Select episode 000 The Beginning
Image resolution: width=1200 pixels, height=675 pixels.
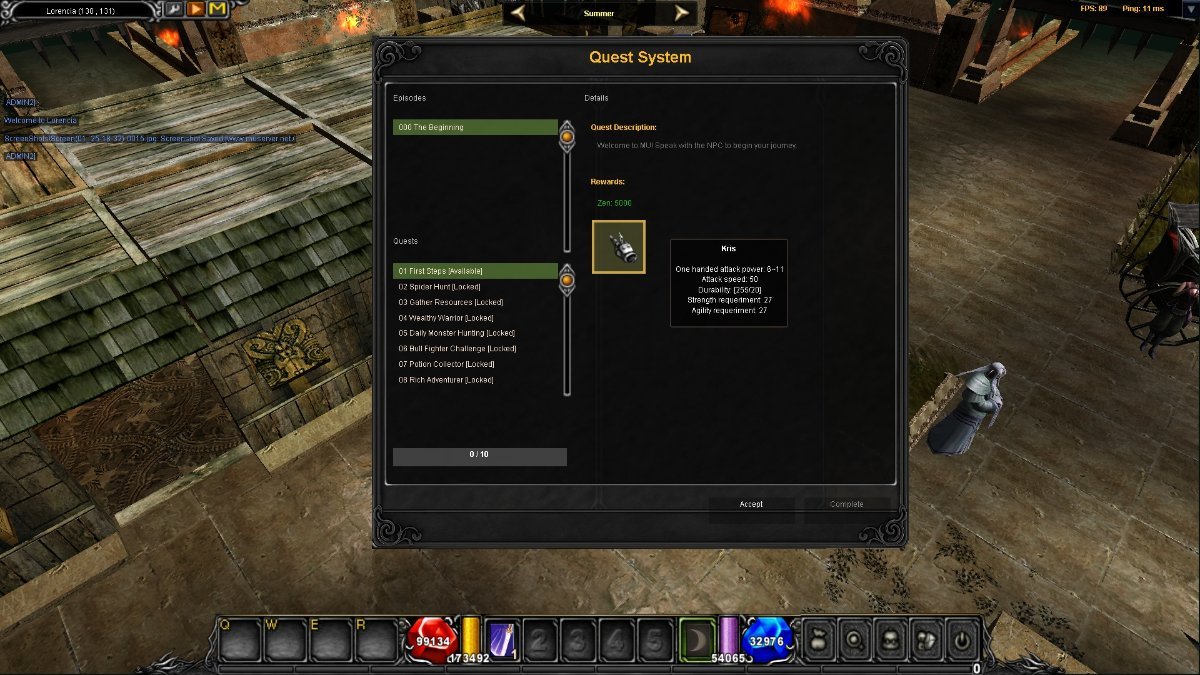tap(475, 127)
